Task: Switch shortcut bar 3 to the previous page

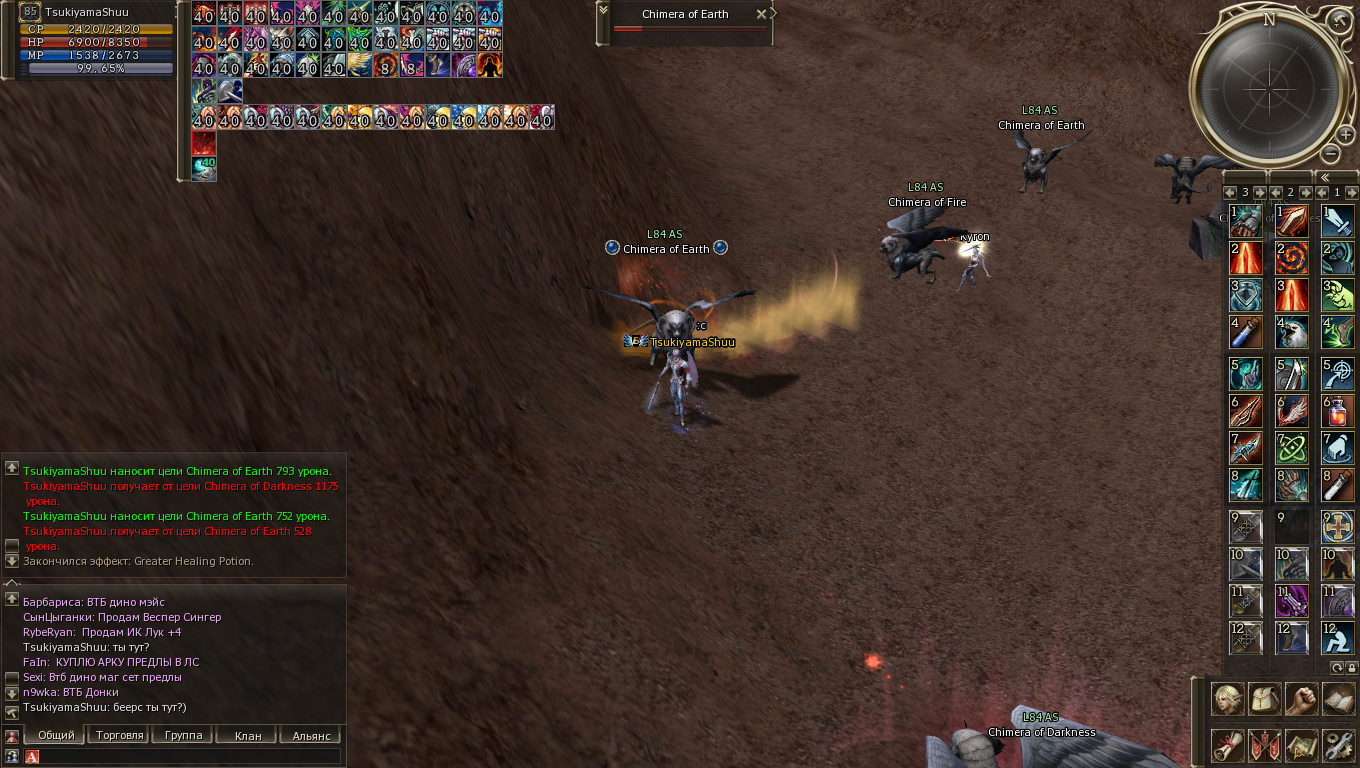Action: (1230, 191)
